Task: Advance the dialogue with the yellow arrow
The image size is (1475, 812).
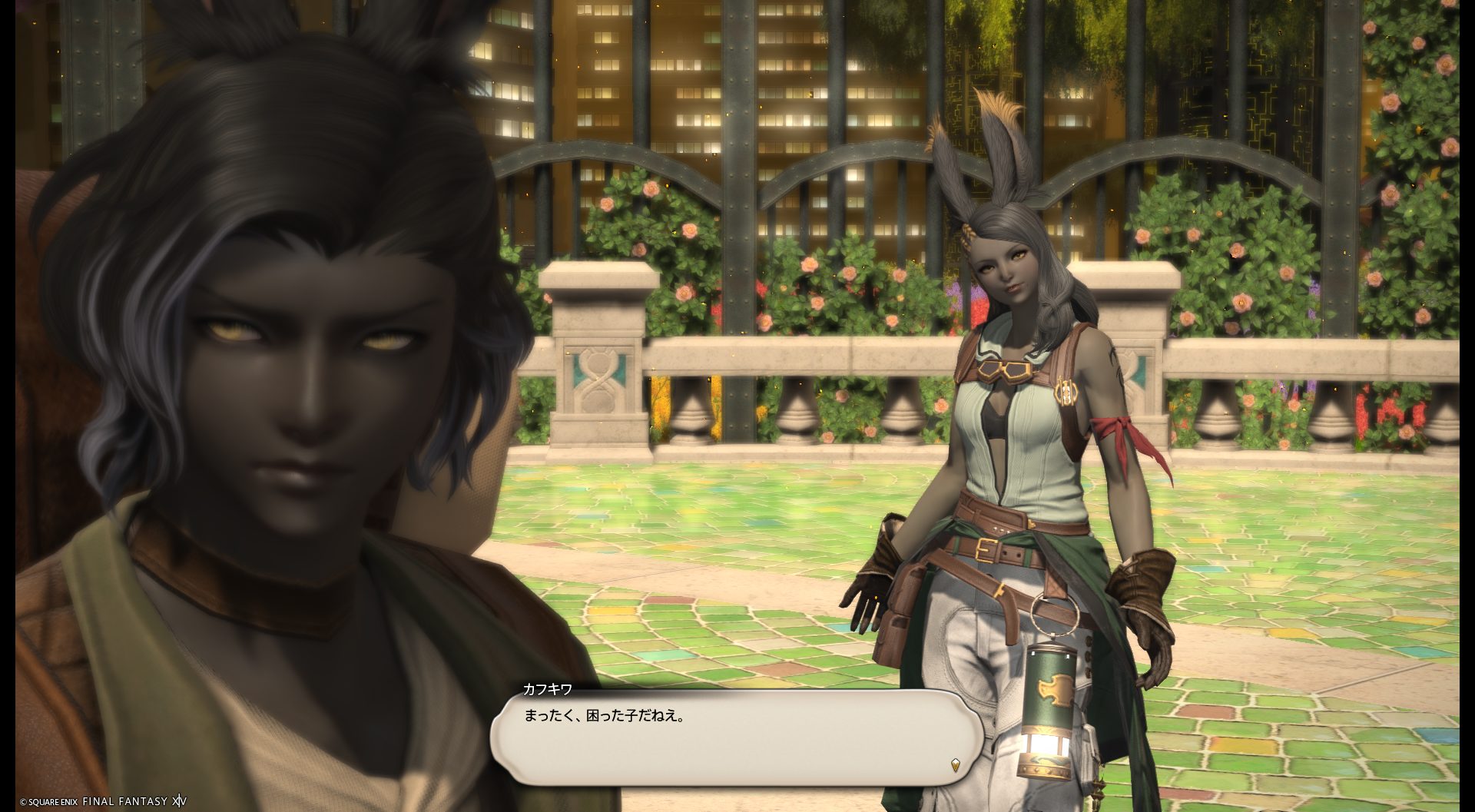Action: click(x=955, y=764)
